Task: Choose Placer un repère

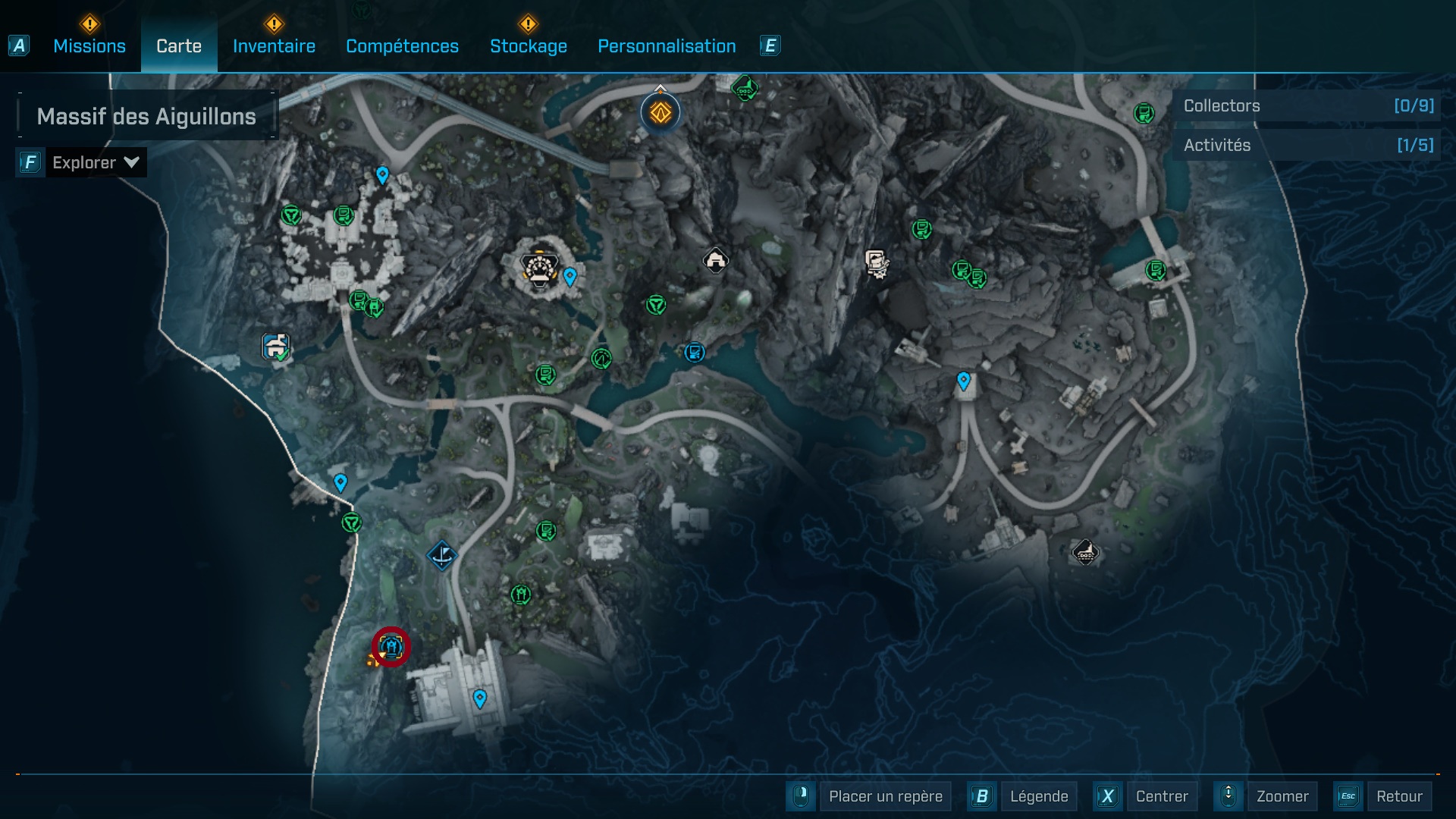Action: 885,796
